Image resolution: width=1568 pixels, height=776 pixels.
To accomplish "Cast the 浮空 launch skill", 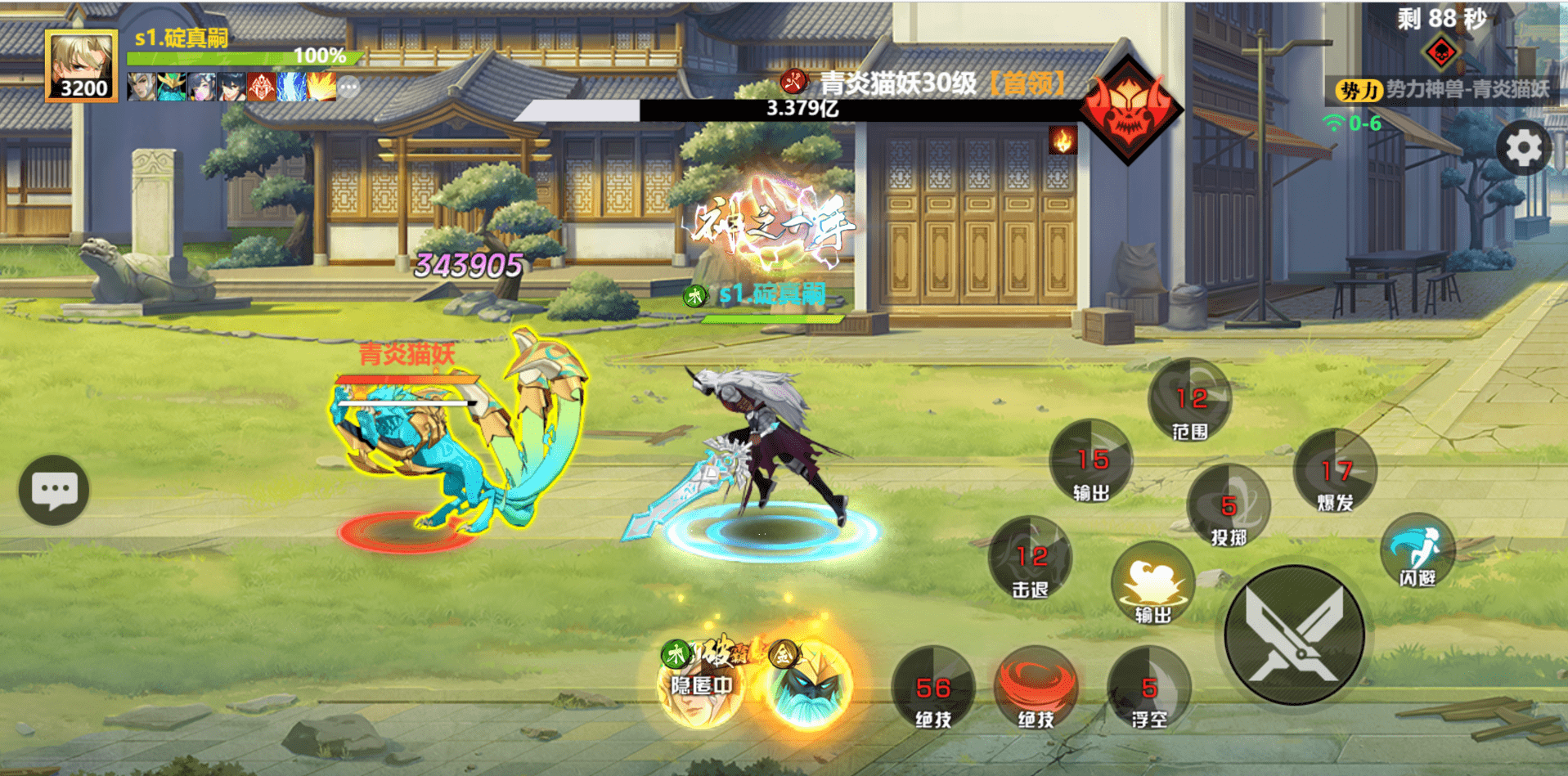I will pos(1148,689).
